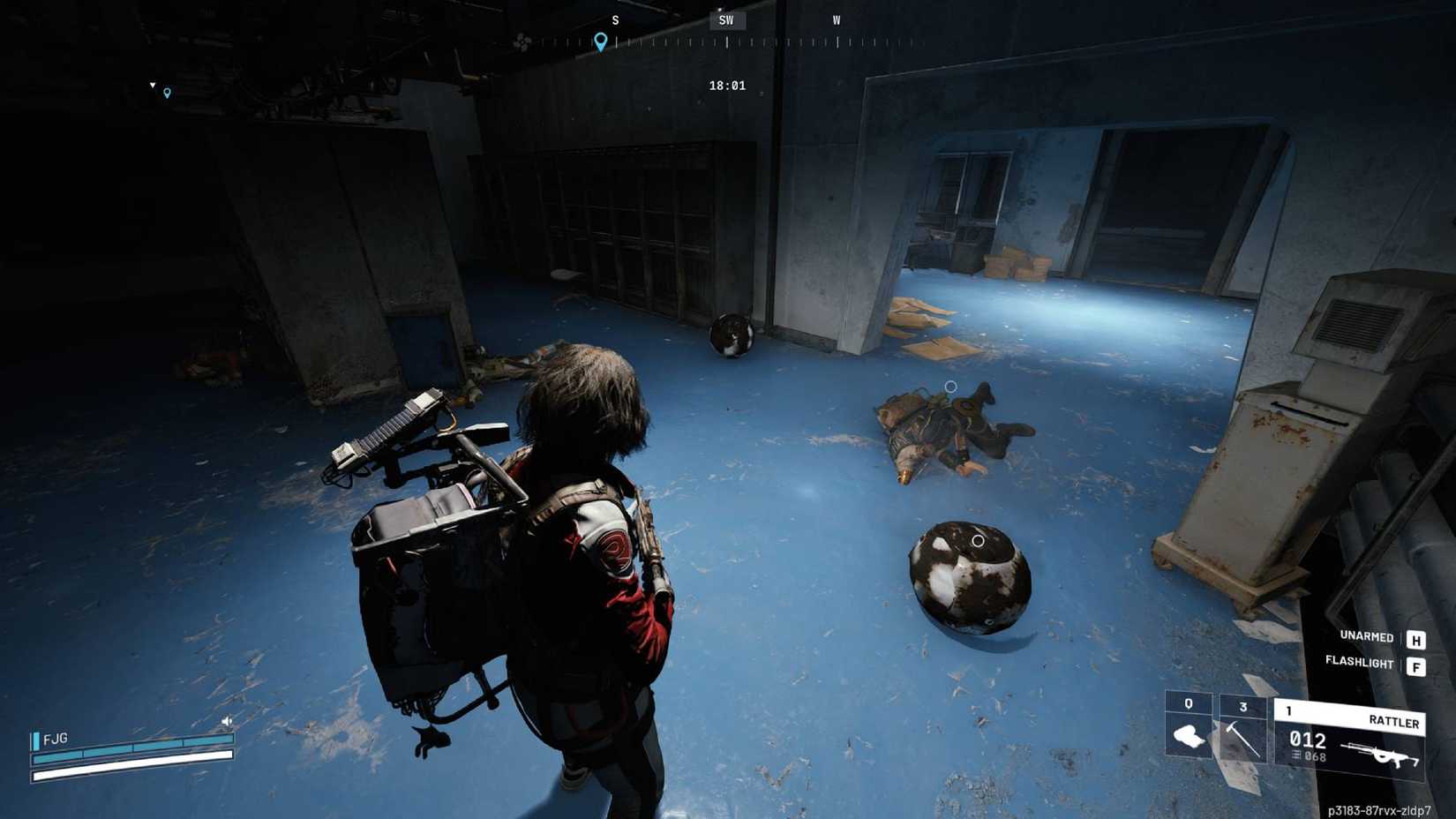Image resolution: width=1456 pixels, height=819 pixels.
Task: Click the blue waypoint pin on the compass
Action: tap(600, 41)
